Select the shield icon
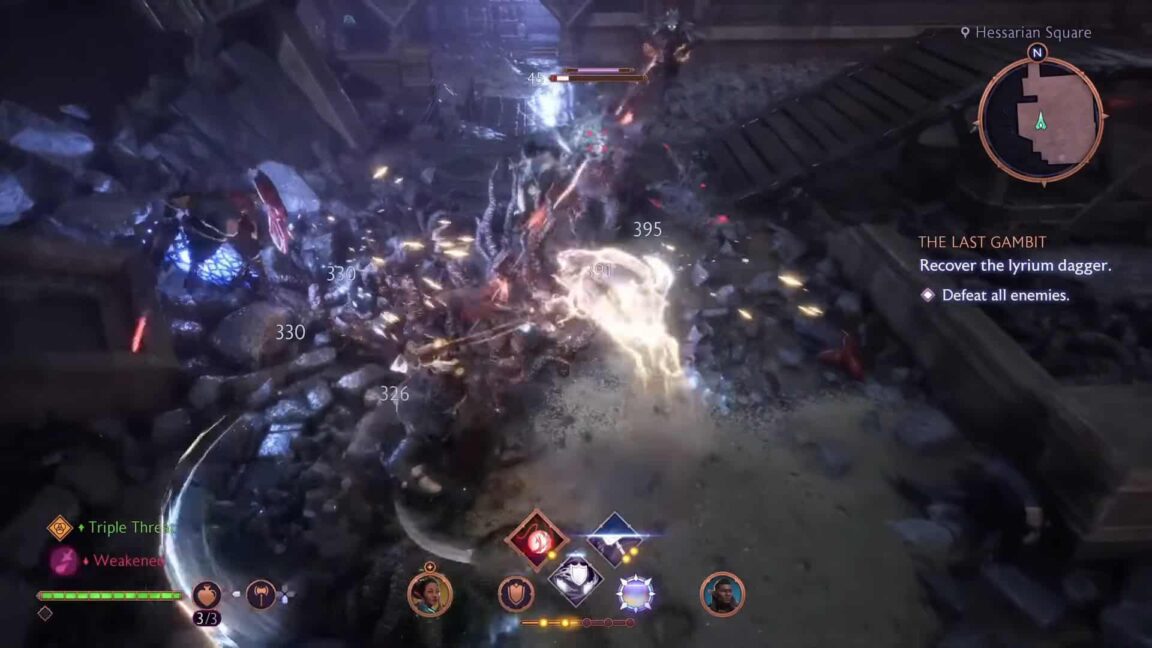This screenshot has height=648, width=1152. (x=516, y=594)
